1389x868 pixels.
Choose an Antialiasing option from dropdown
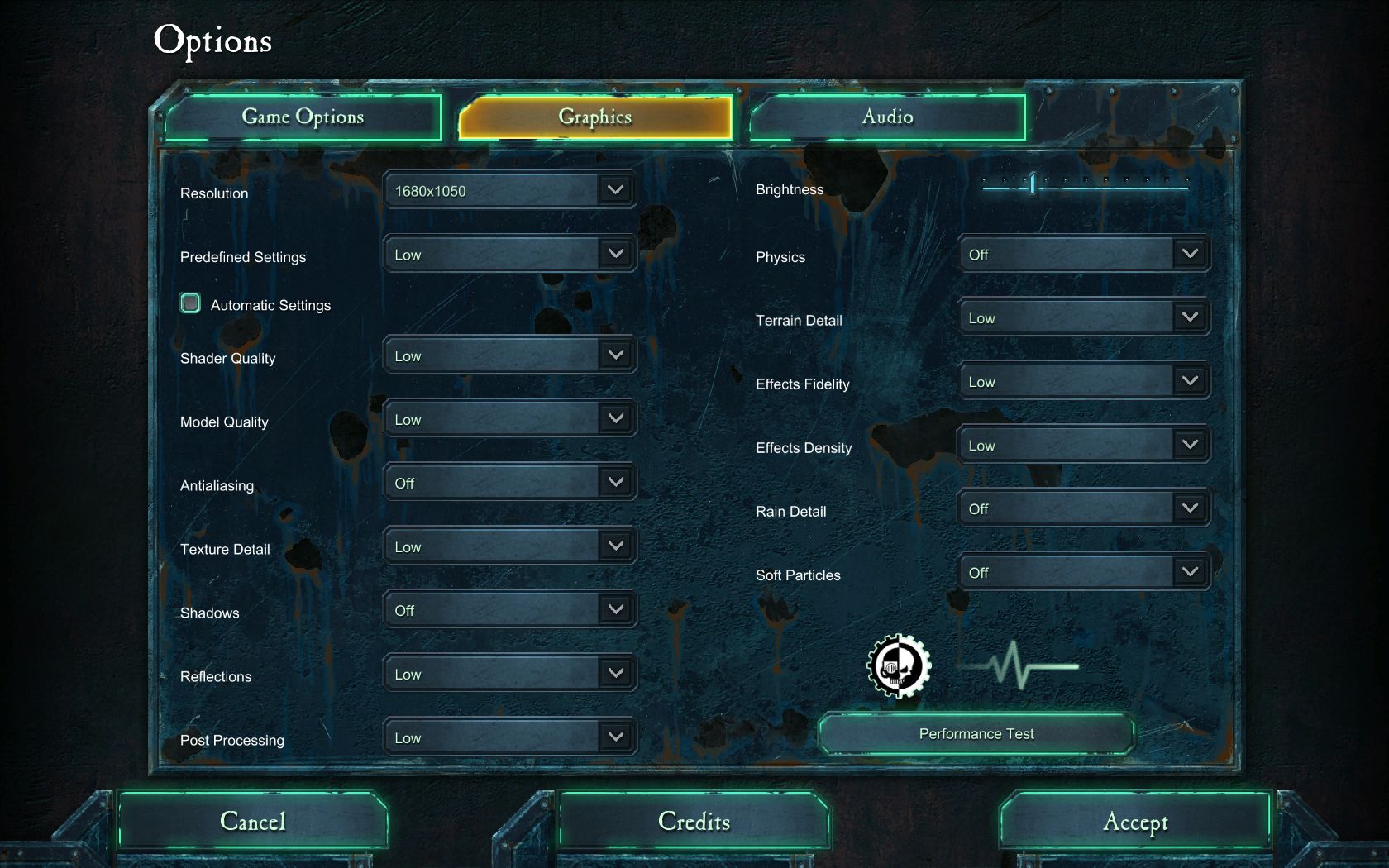click(x=509, y=483)
